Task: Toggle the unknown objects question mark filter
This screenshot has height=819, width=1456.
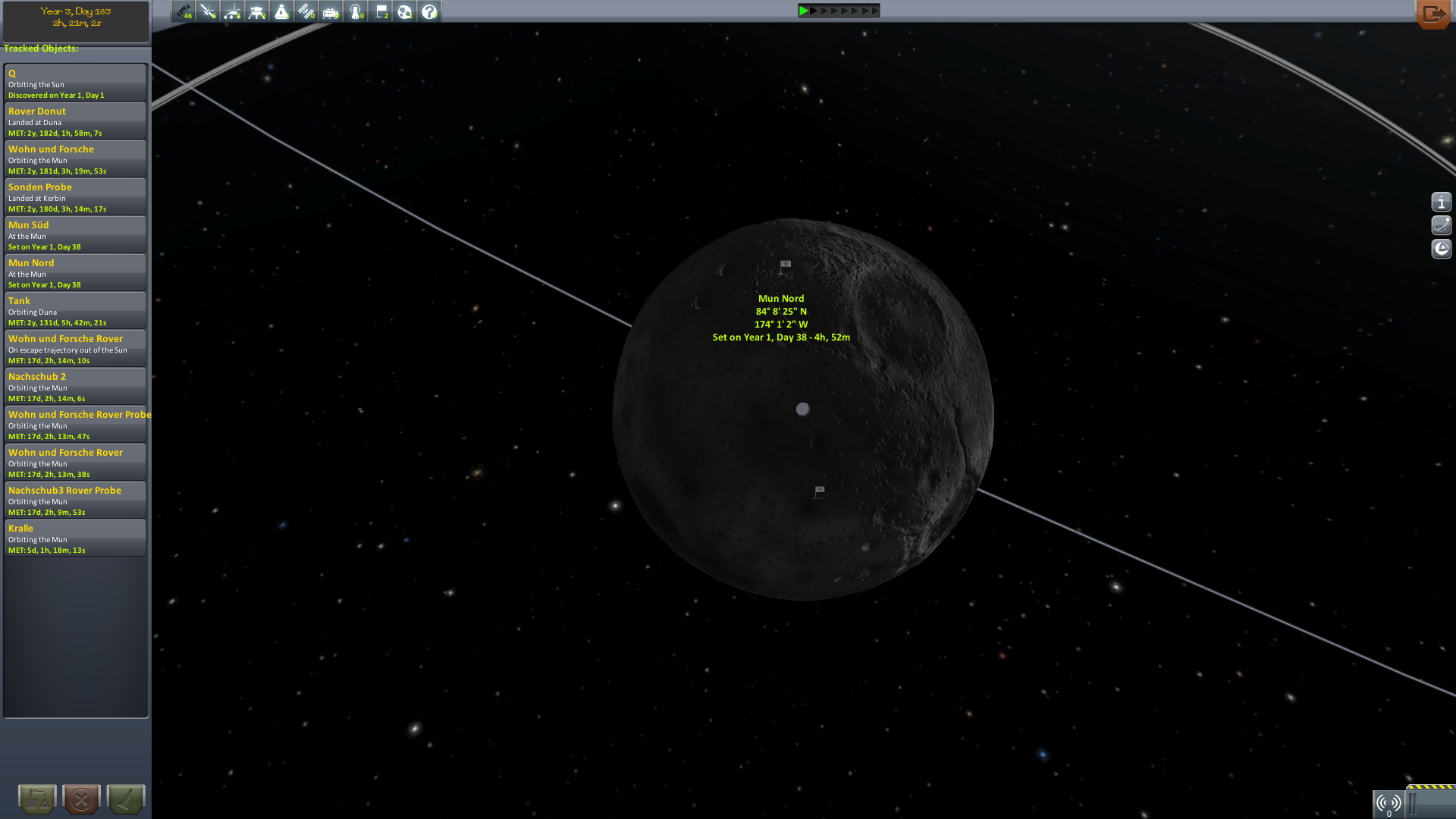Action: (x=429, y=11)
